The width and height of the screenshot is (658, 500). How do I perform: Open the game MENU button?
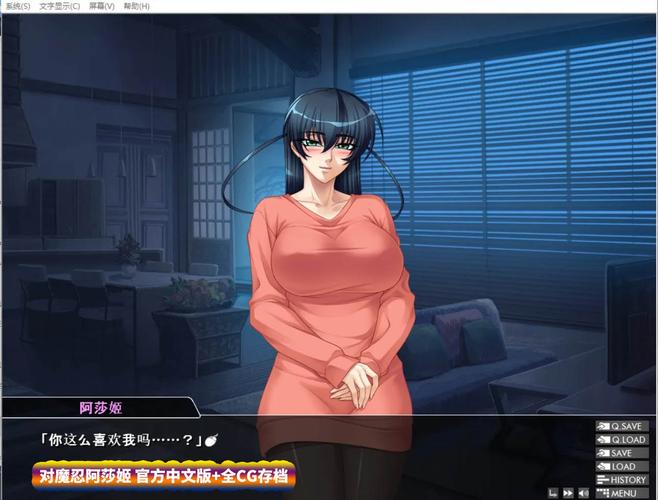tap(621, 493)
